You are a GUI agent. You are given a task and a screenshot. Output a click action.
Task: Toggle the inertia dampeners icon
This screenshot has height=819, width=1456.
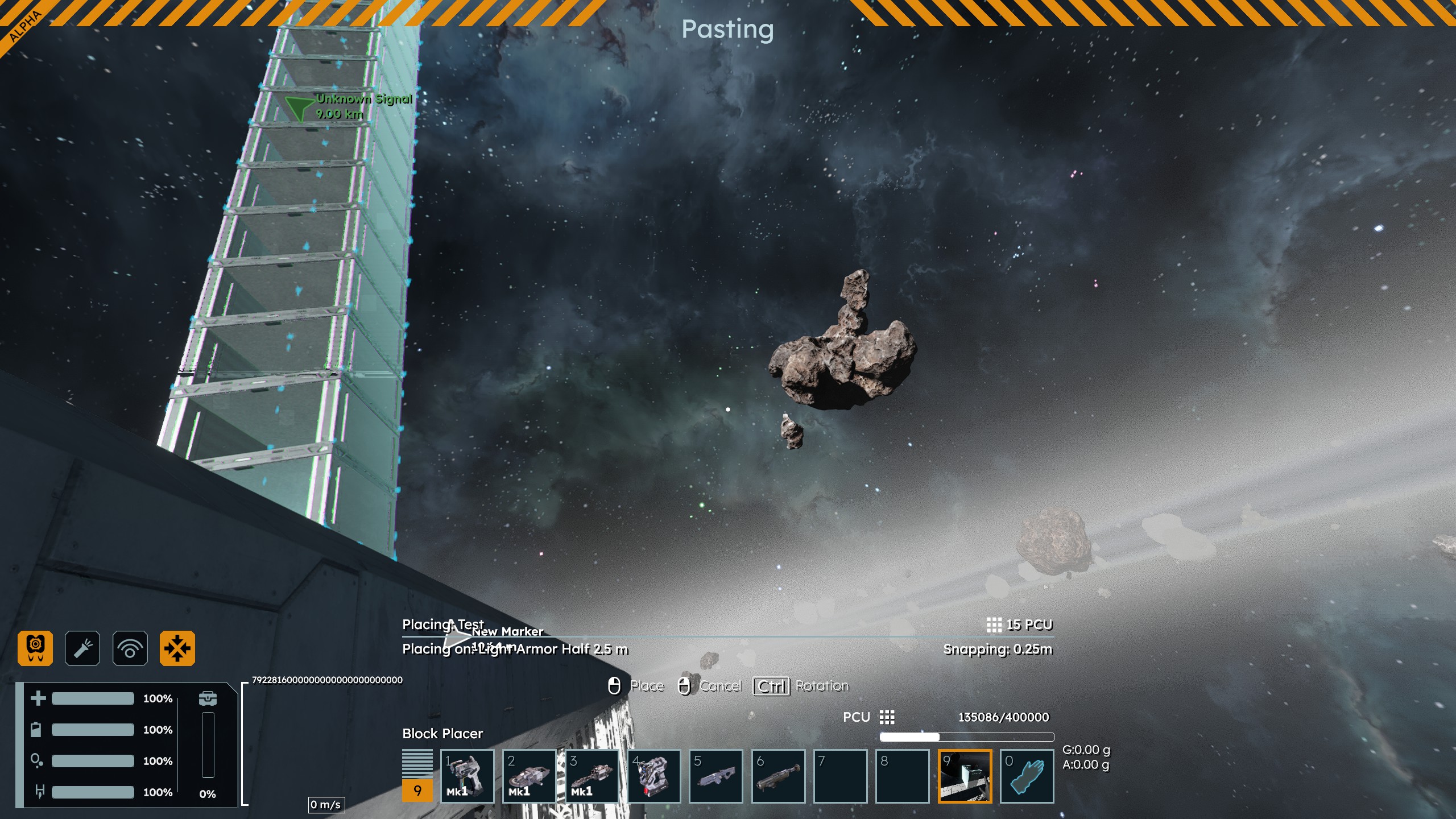[x=177, y=648]
